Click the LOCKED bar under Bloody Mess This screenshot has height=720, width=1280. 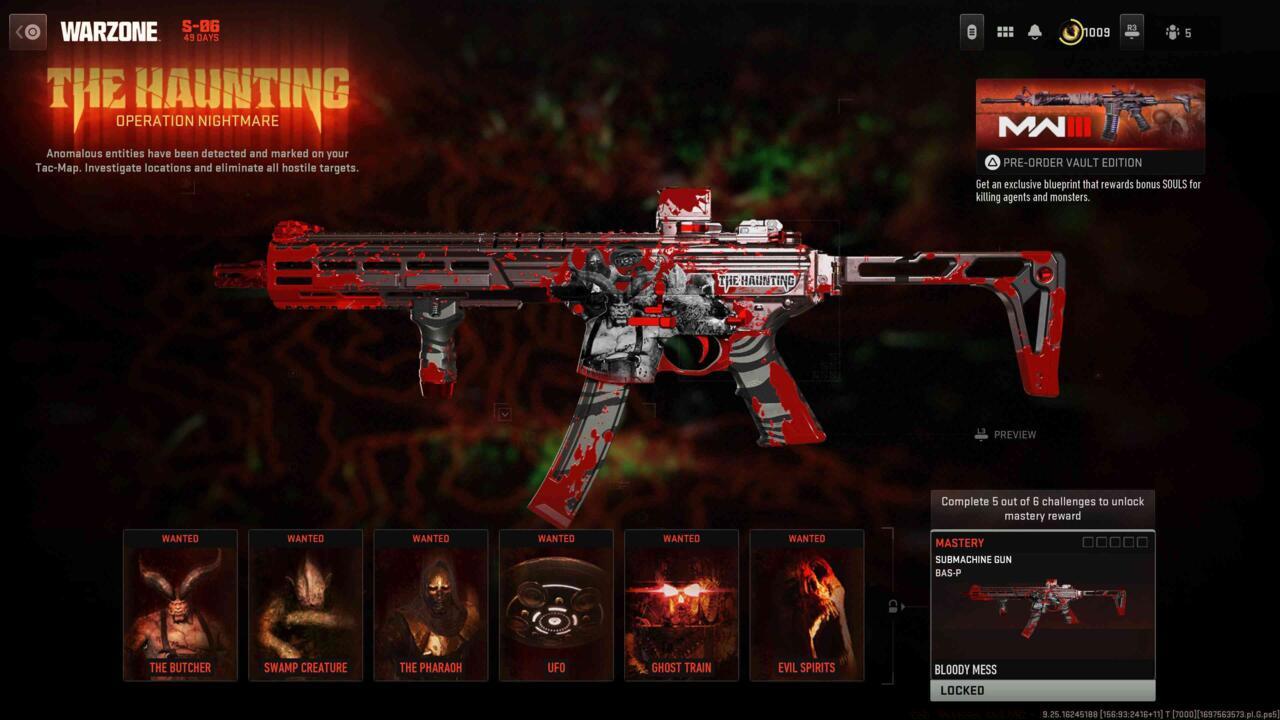(x=1043, y=690)
